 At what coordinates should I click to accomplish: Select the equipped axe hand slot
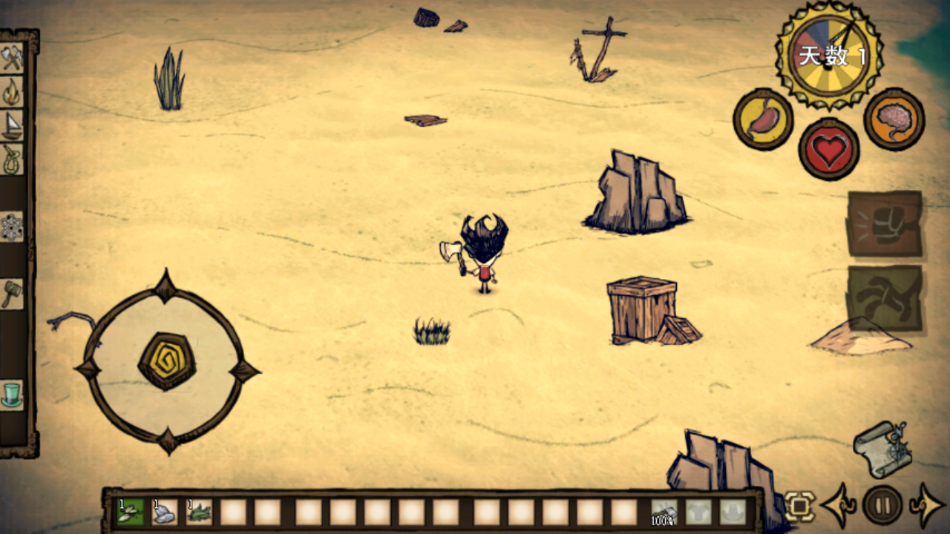pyautogui.click(x=664, y=512)
